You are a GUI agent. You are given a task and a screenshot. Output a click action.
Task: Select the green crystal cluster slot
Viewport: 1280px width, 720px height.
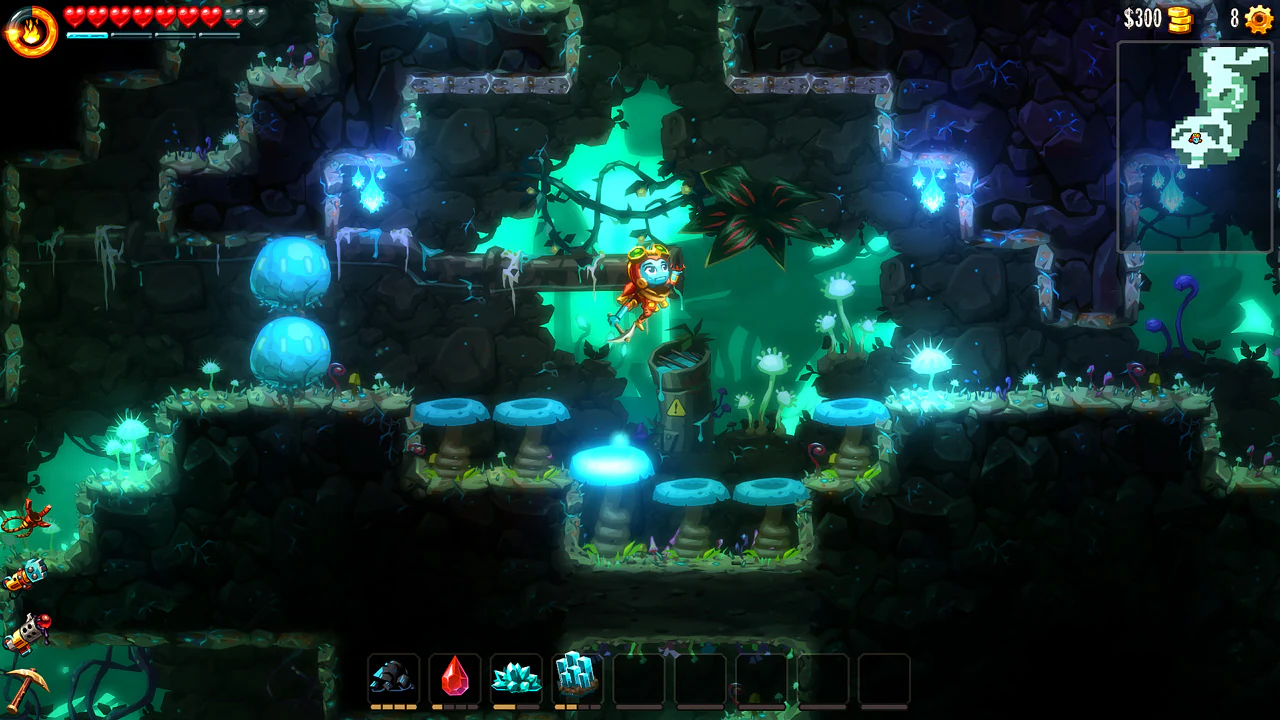[516, 676]
